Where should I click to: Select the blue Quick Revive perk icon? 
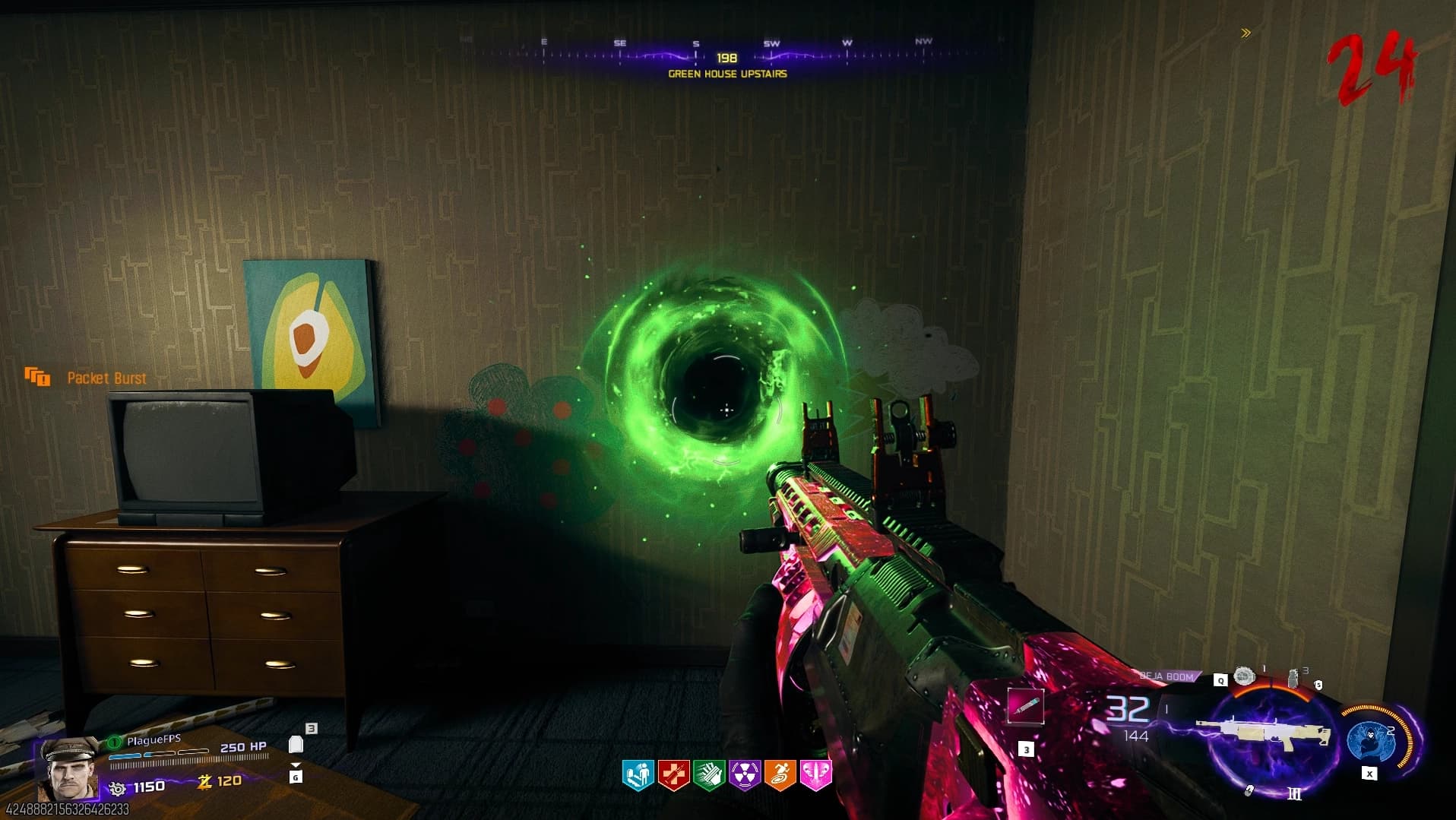pos(638,774)
